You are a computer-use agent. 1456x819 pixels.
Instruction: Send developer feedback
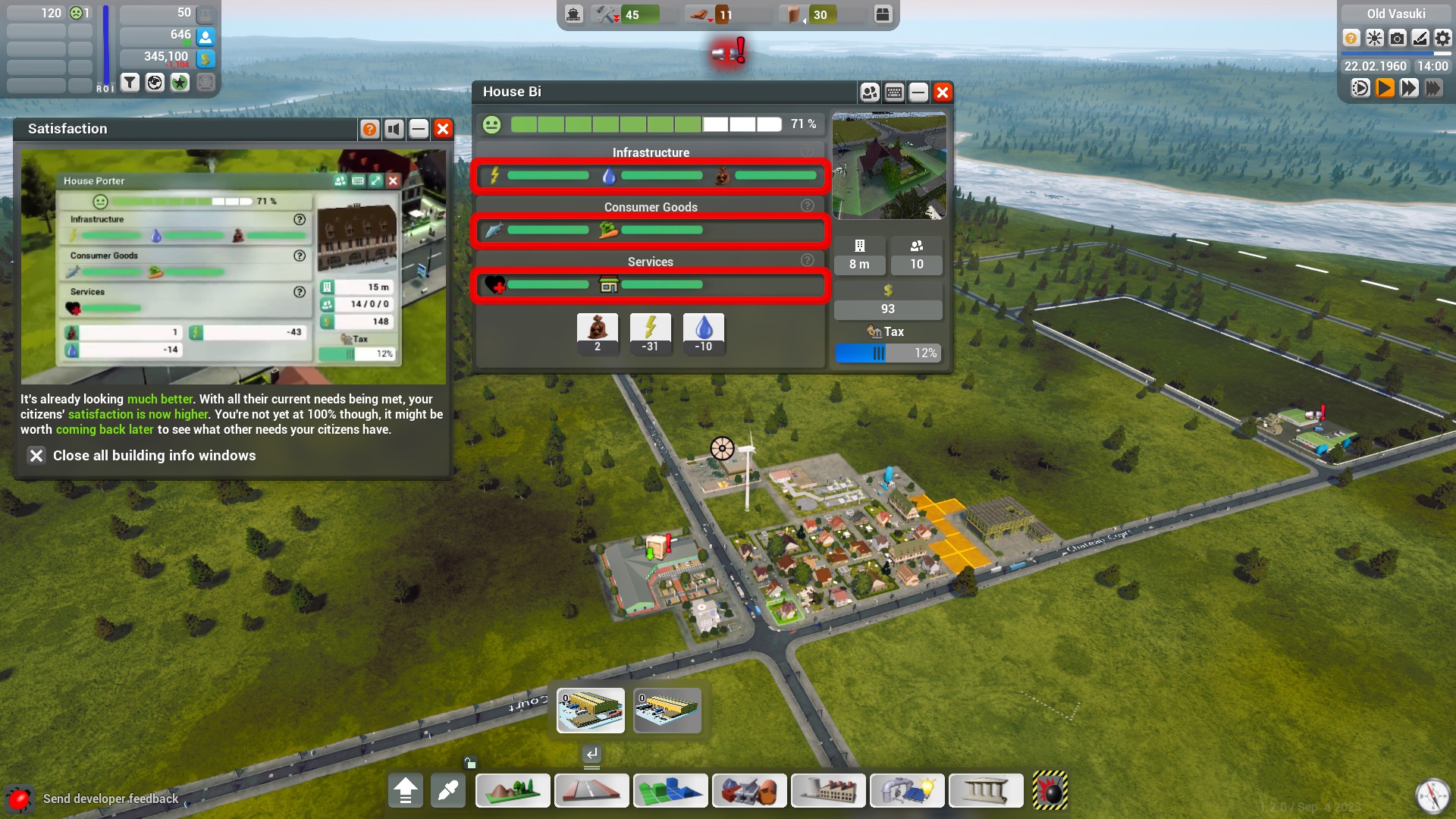coord(110,799)
